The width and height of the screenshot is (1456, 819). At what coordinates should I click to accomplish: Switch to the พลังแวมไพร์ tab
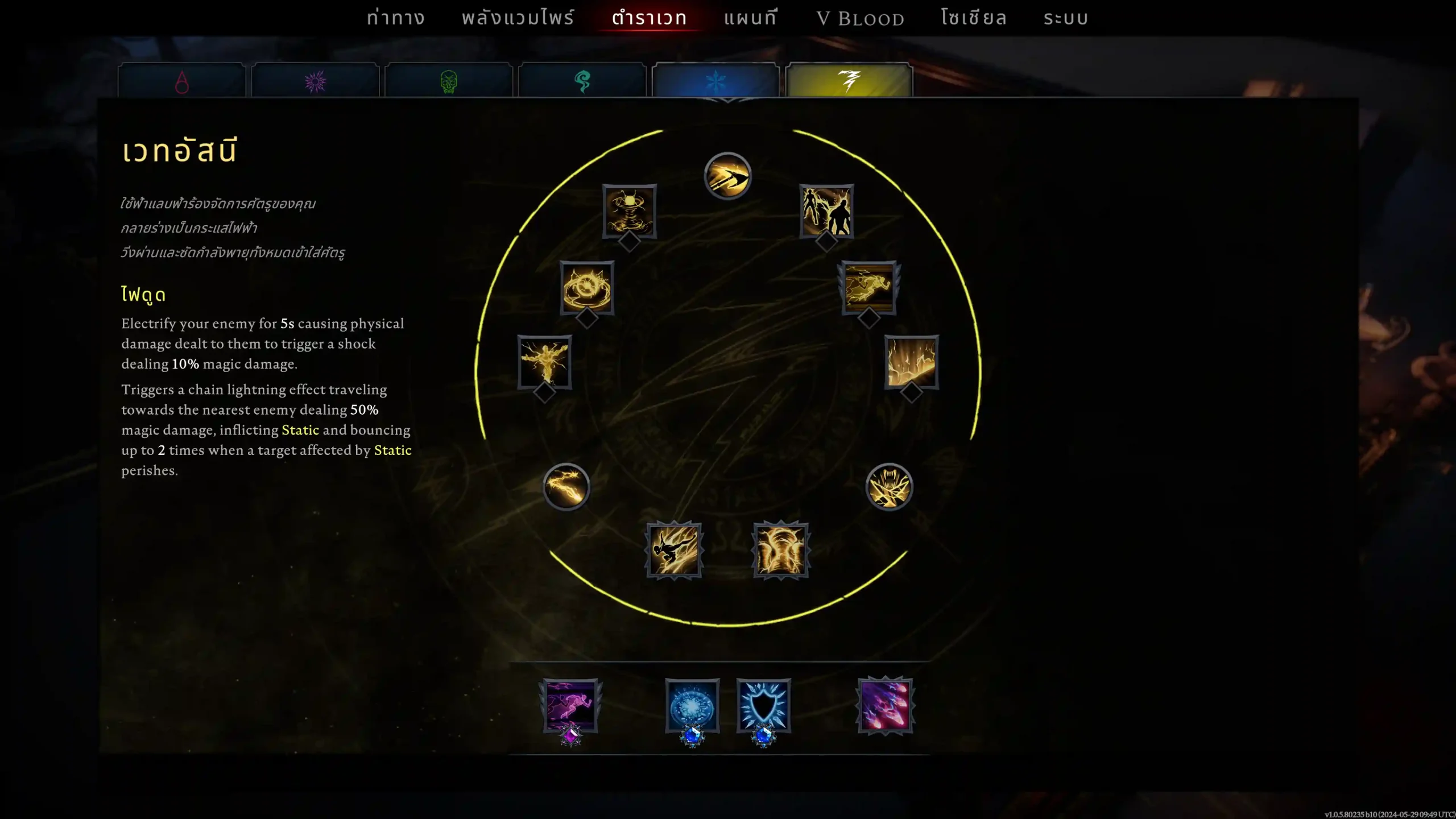tap(518, 18)
